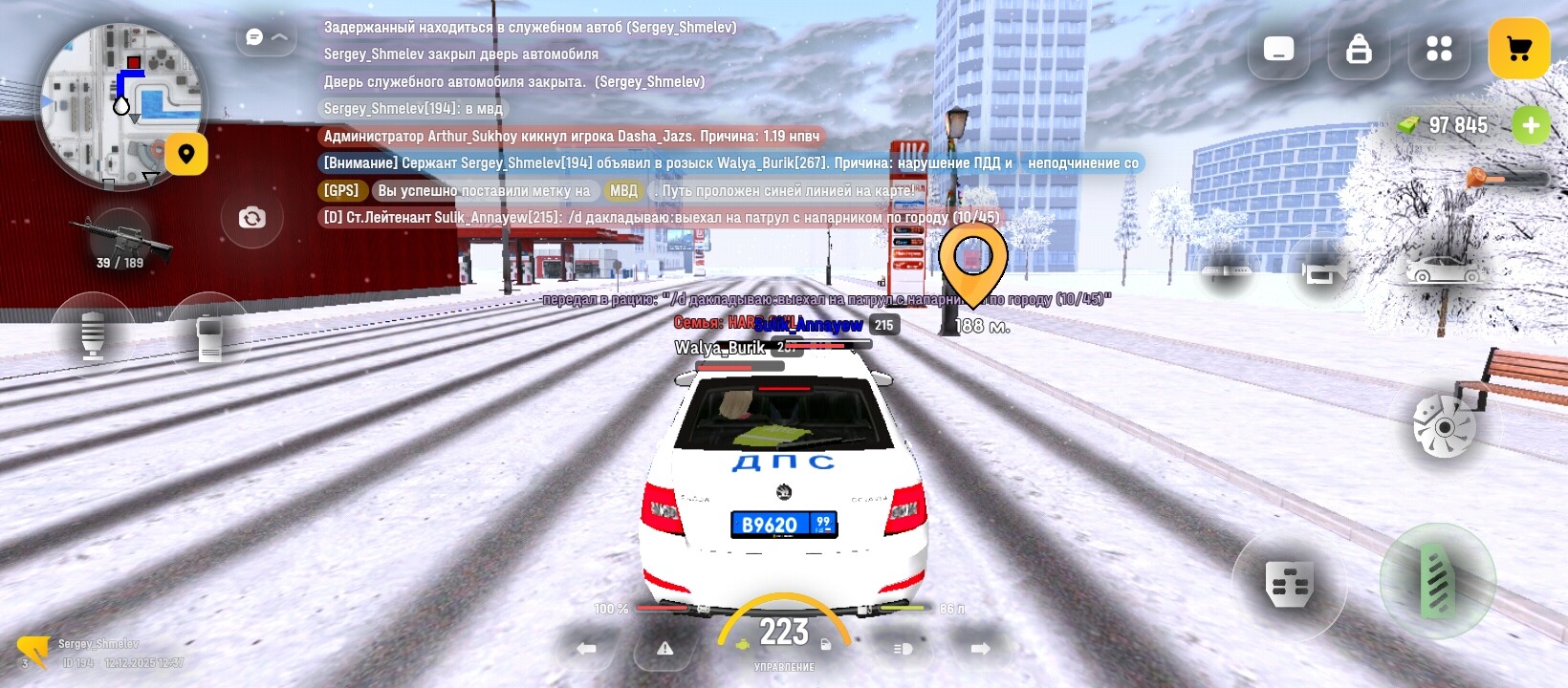Tap the car silhouette vehicle button
The image size is (1568, 688).
(1444, 269)
